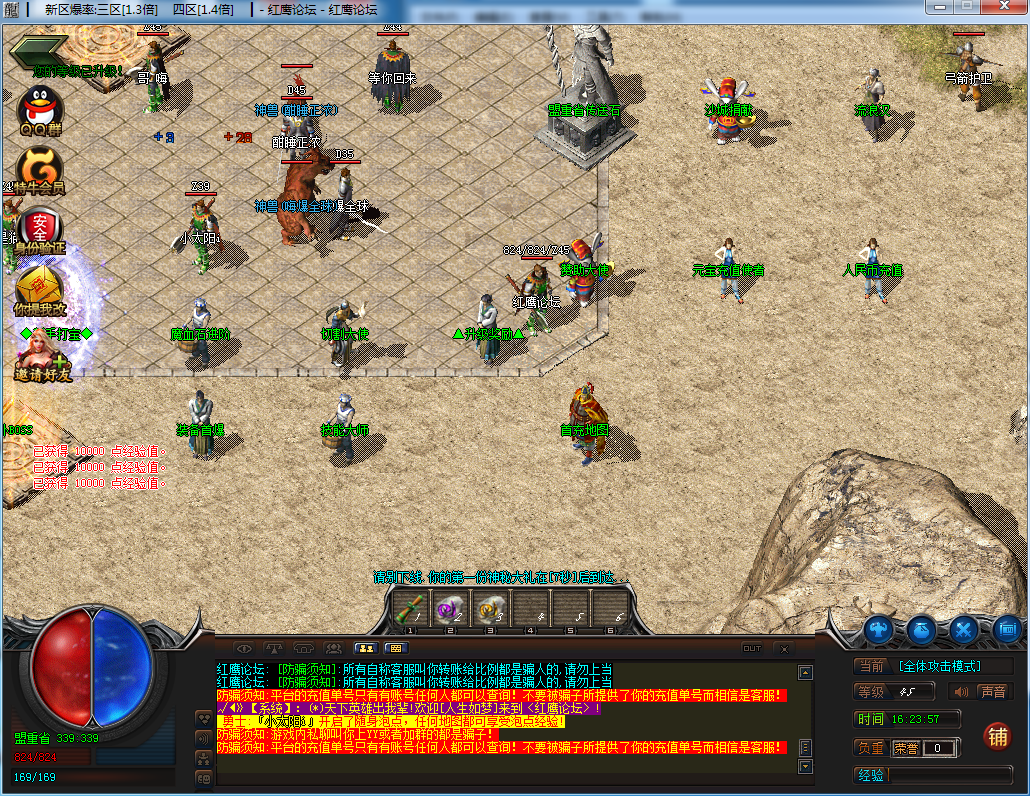Use the golden swirl item in slot 3
The height and width of the screenshot is (796, 1030).
click(489, 608)
